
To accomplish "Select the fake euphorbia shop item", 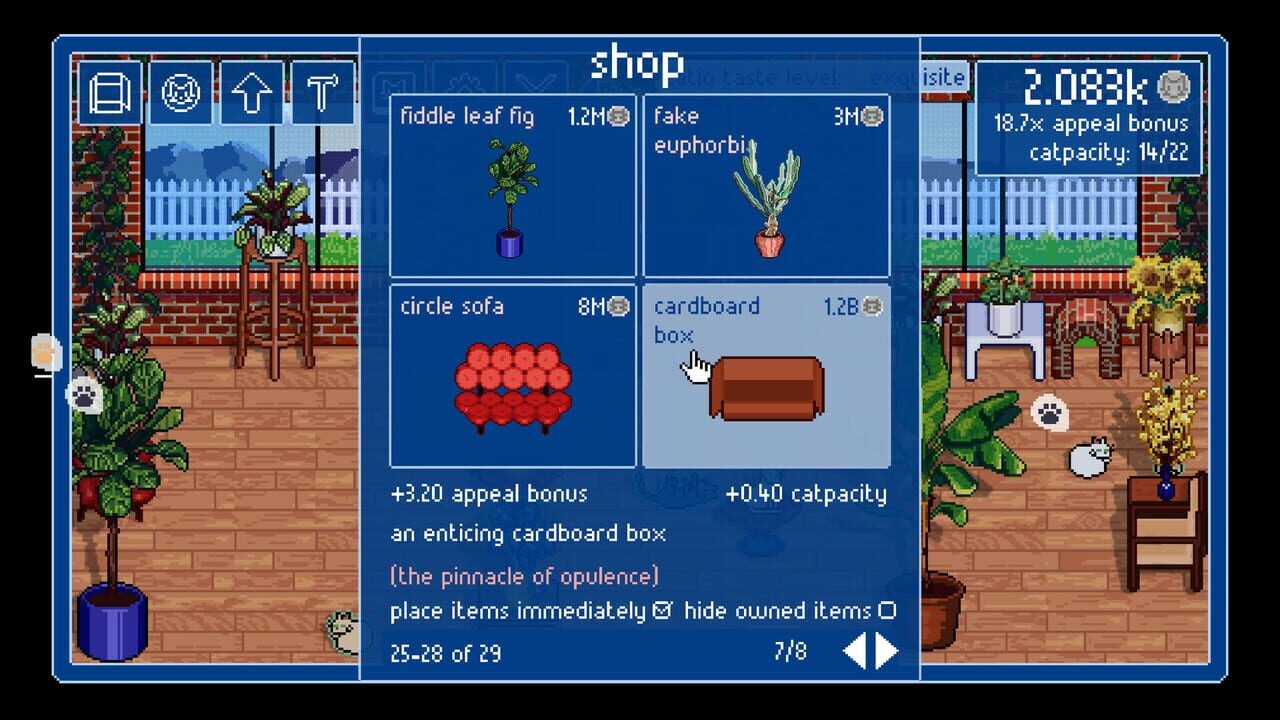I will 768,190.
